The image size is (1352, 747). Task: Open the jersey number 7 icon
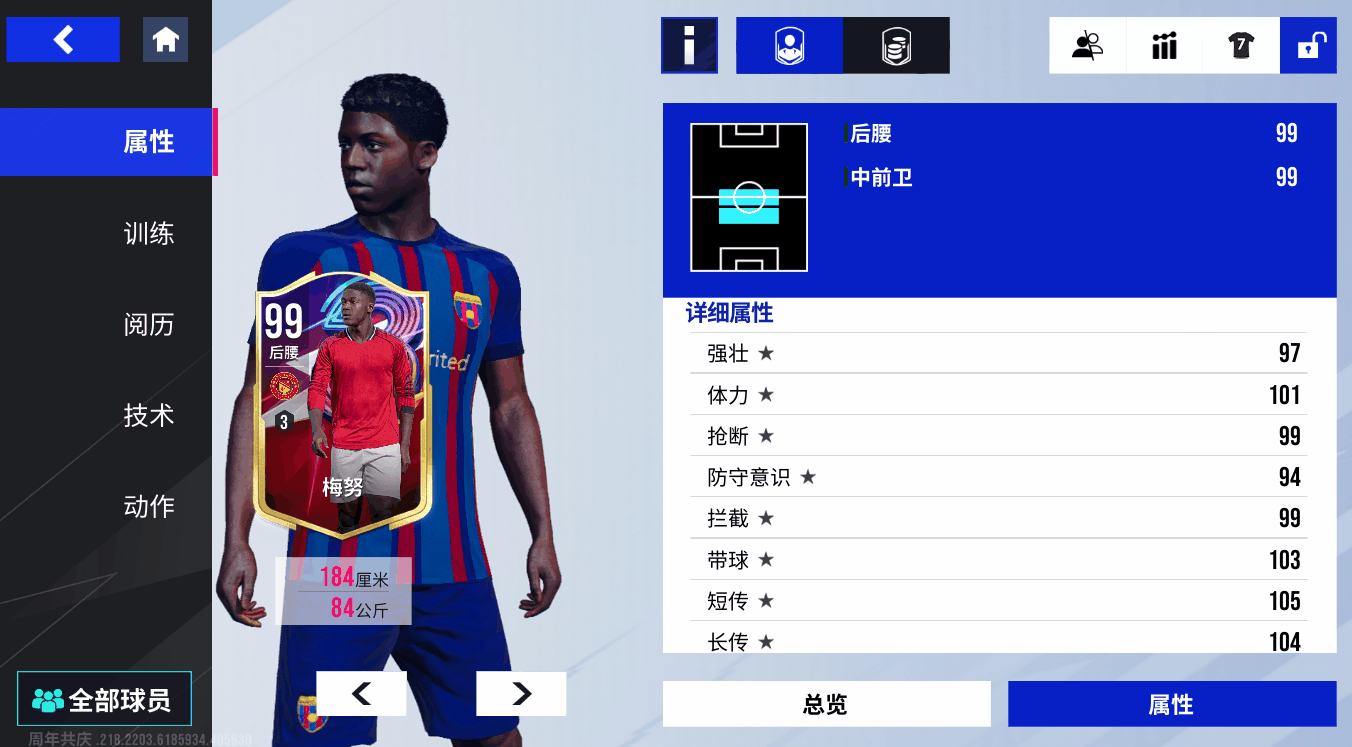point(1241,46)
